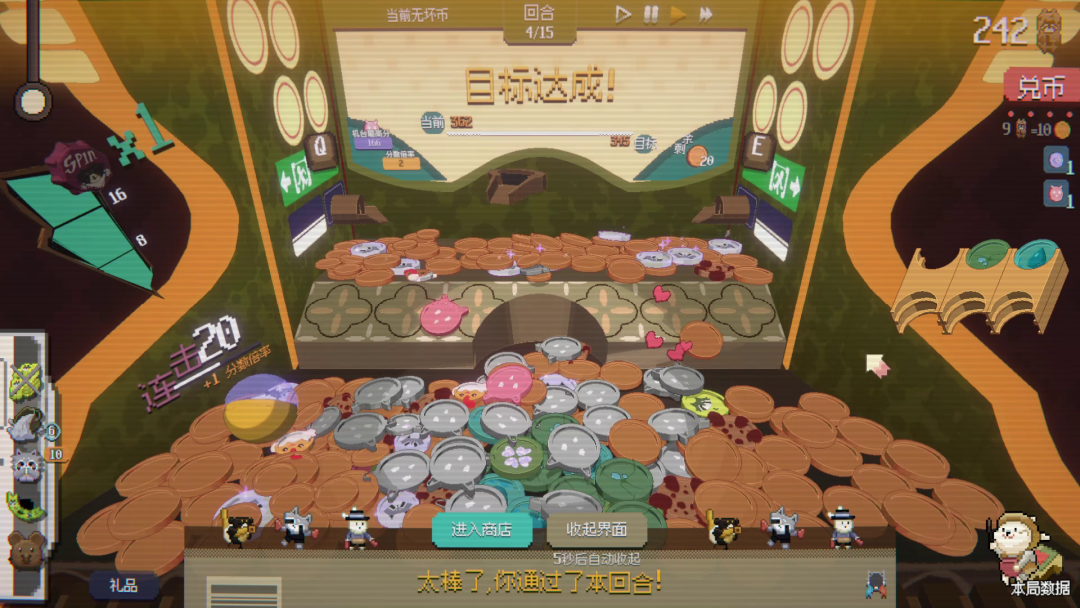Open the 礼品 gifts panel
1080x608 pixels.
pos(124,585)
